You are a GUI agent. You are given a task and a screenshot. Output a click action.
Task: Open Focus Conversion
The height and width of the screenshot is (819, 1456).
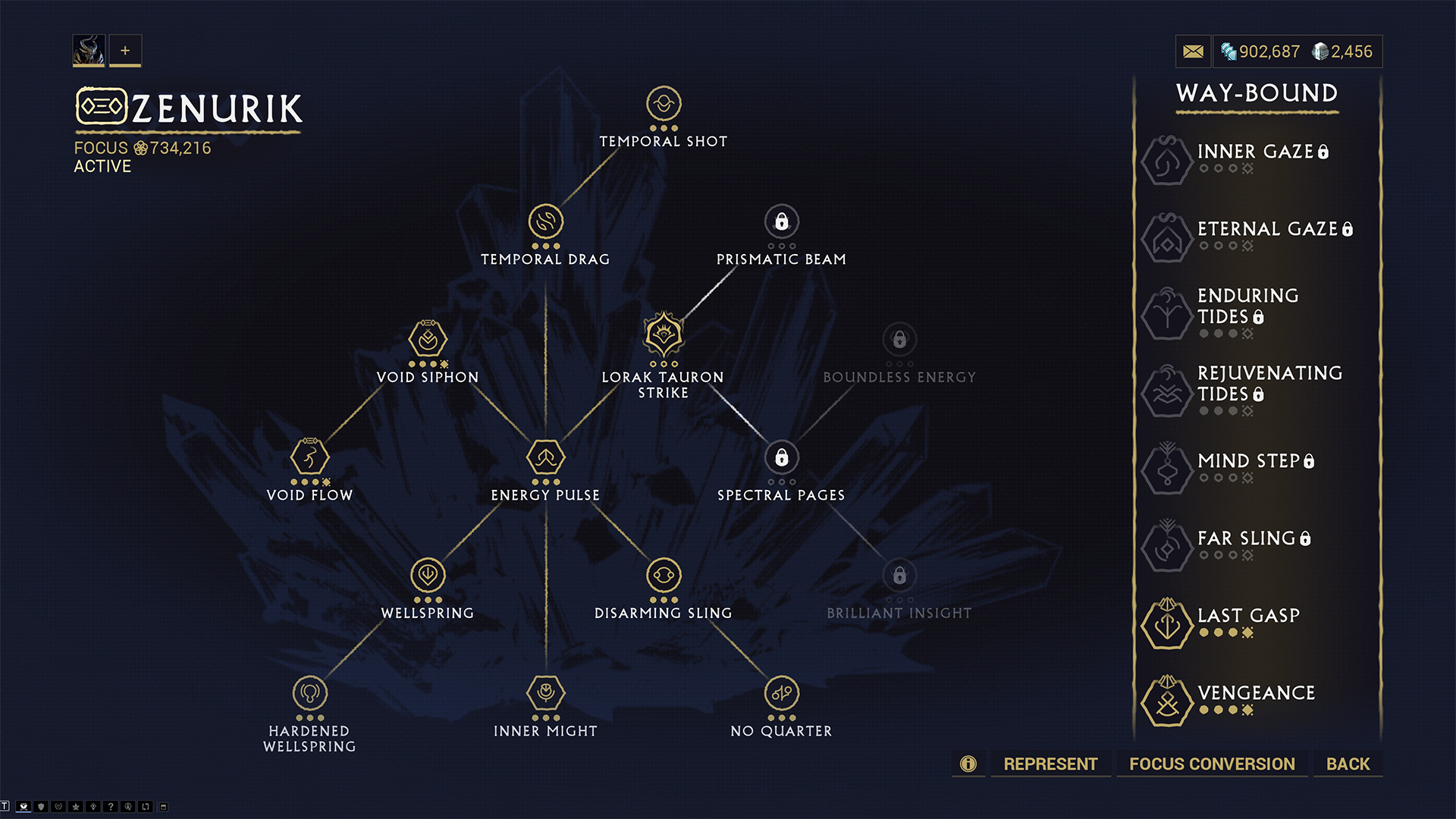(x=1212, y=764)
